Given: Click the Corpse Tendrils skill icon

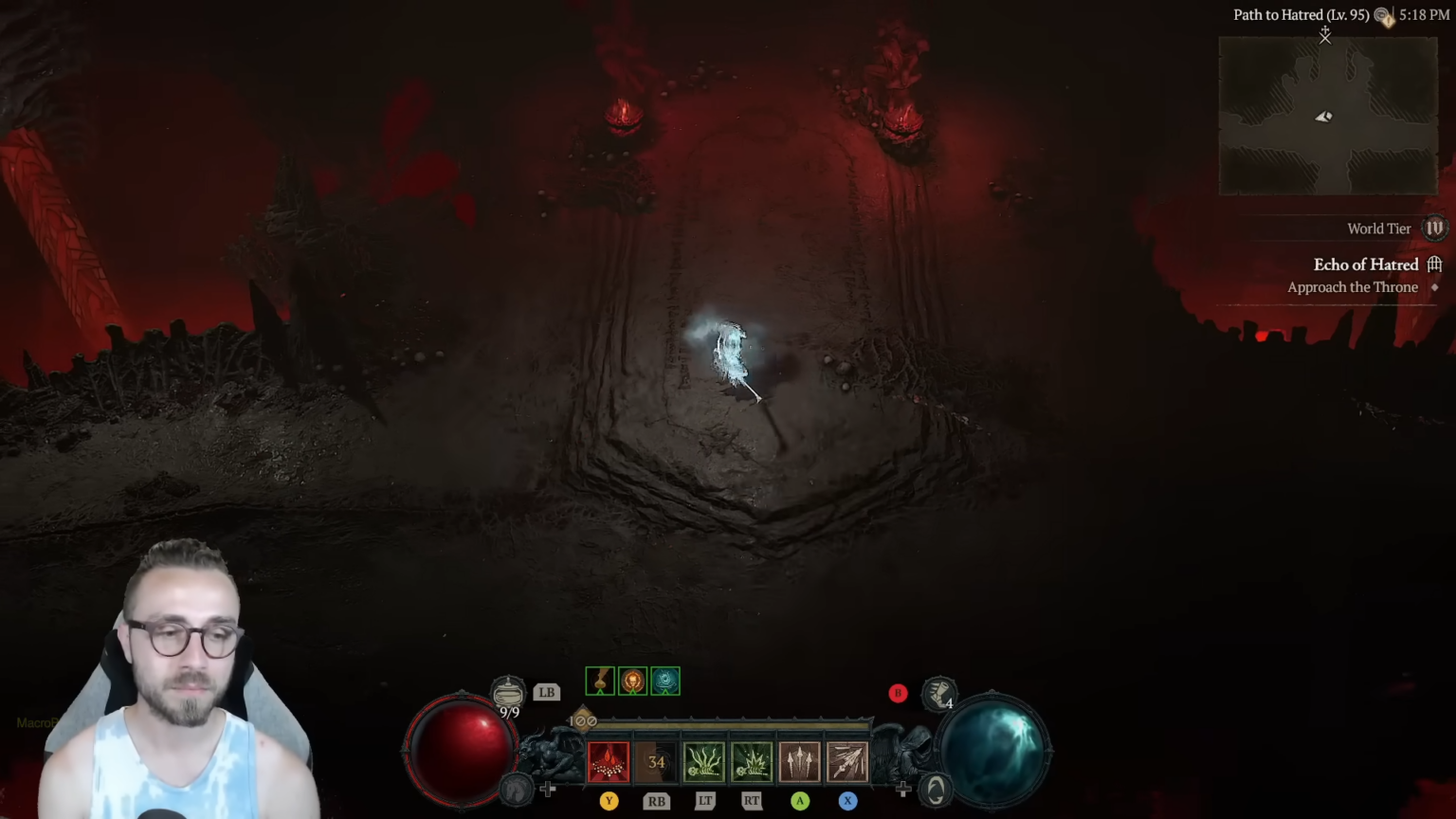Looking at the screenshot, I should [x=704, y=761].
